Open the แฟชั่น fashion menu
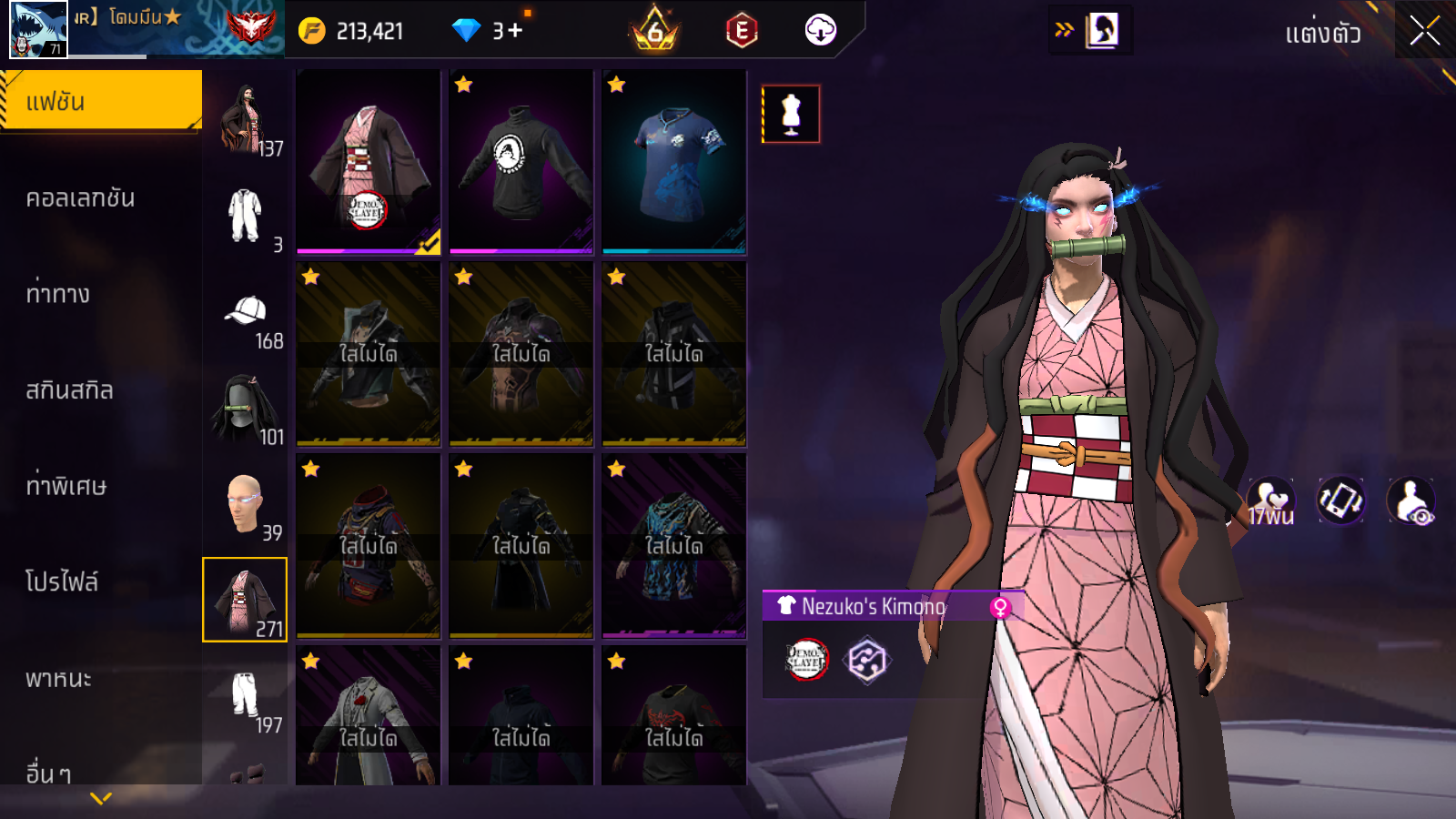The width and height of the screenshot is (1456, 819). click(x=100, y=102)
